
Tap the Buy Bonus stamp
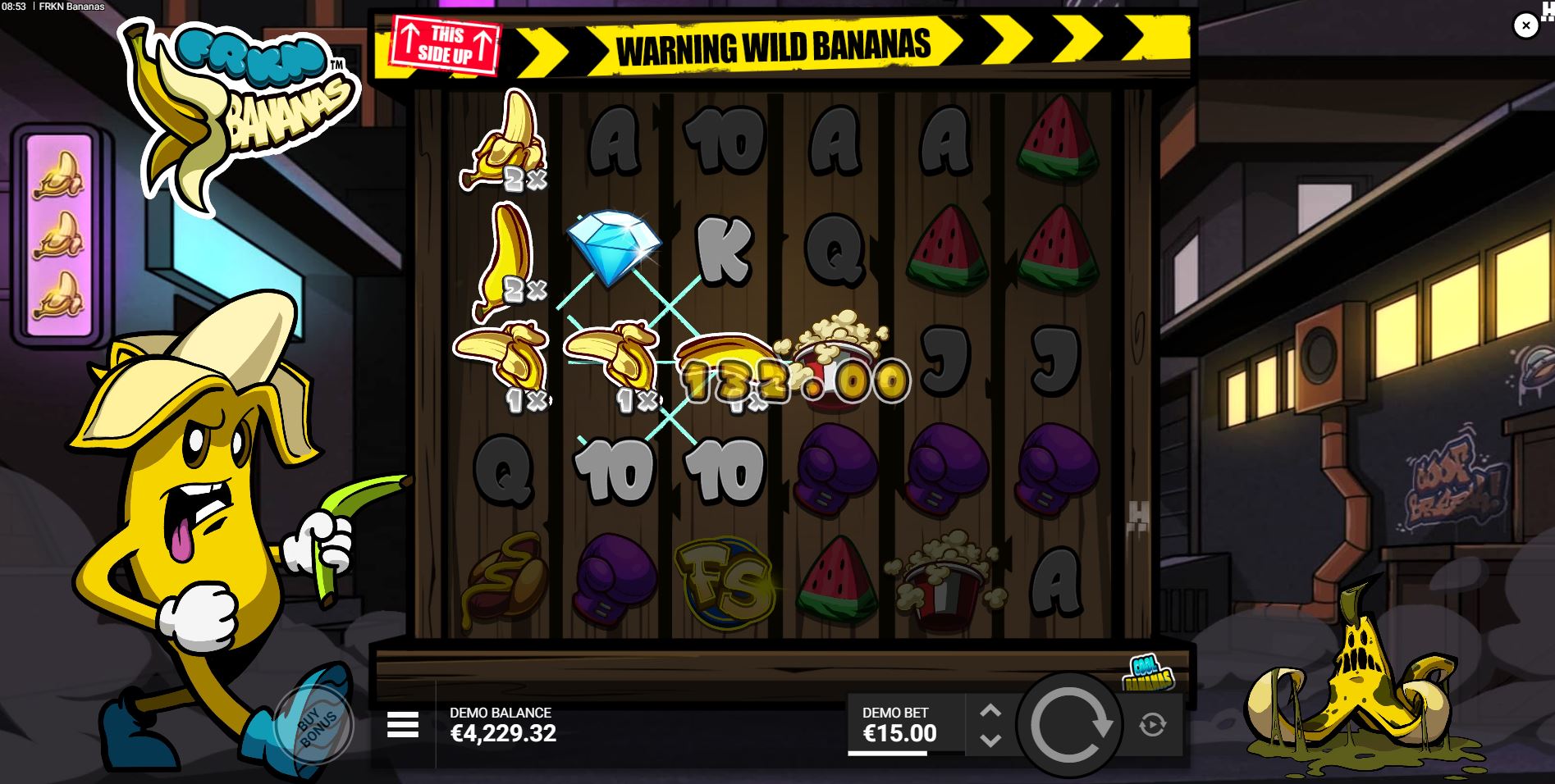(x=316, y=723)
